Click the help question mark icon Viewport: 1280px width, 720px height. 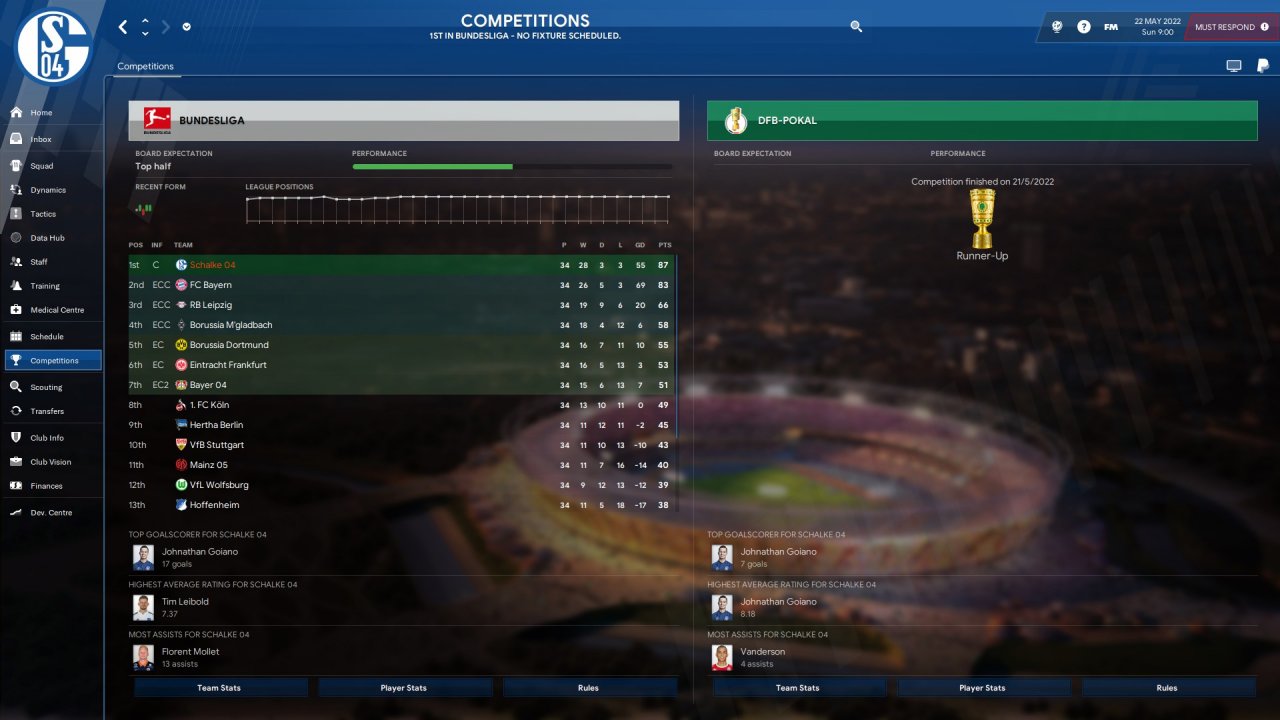1084,27
